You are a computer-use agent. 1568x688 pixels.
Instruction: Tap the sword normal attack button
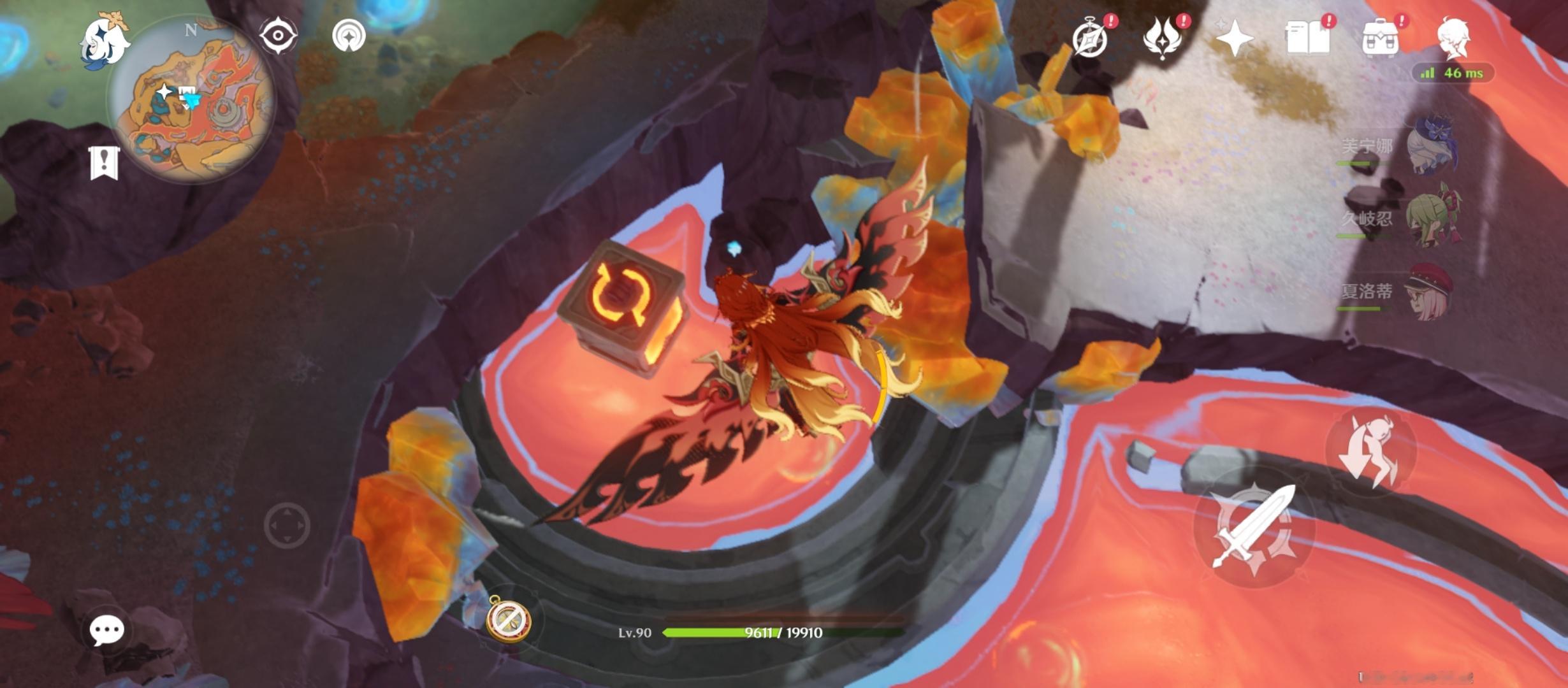tap(1254, 527)
